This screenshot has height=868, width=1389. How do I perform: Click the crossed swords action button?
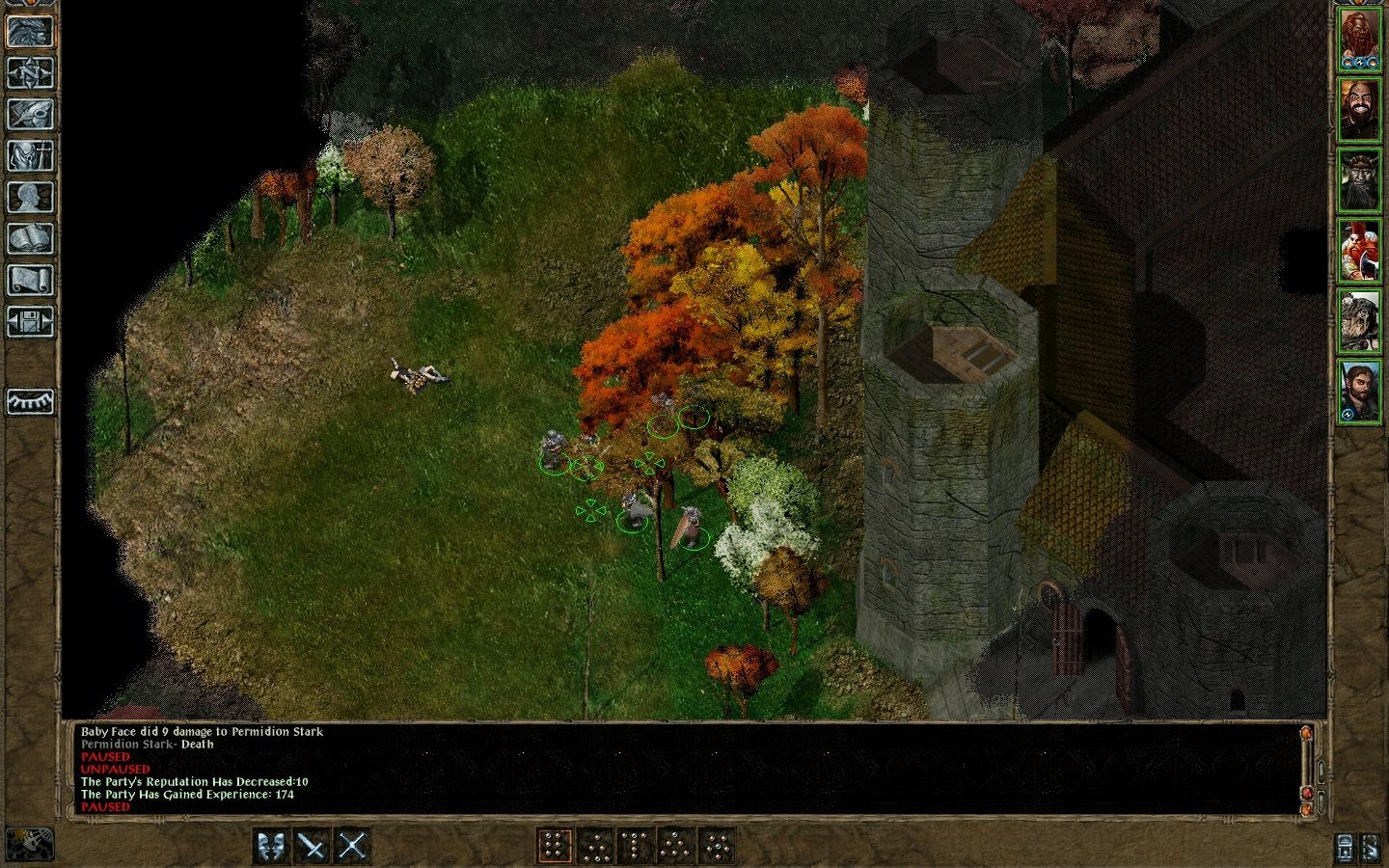click(353, 846)
